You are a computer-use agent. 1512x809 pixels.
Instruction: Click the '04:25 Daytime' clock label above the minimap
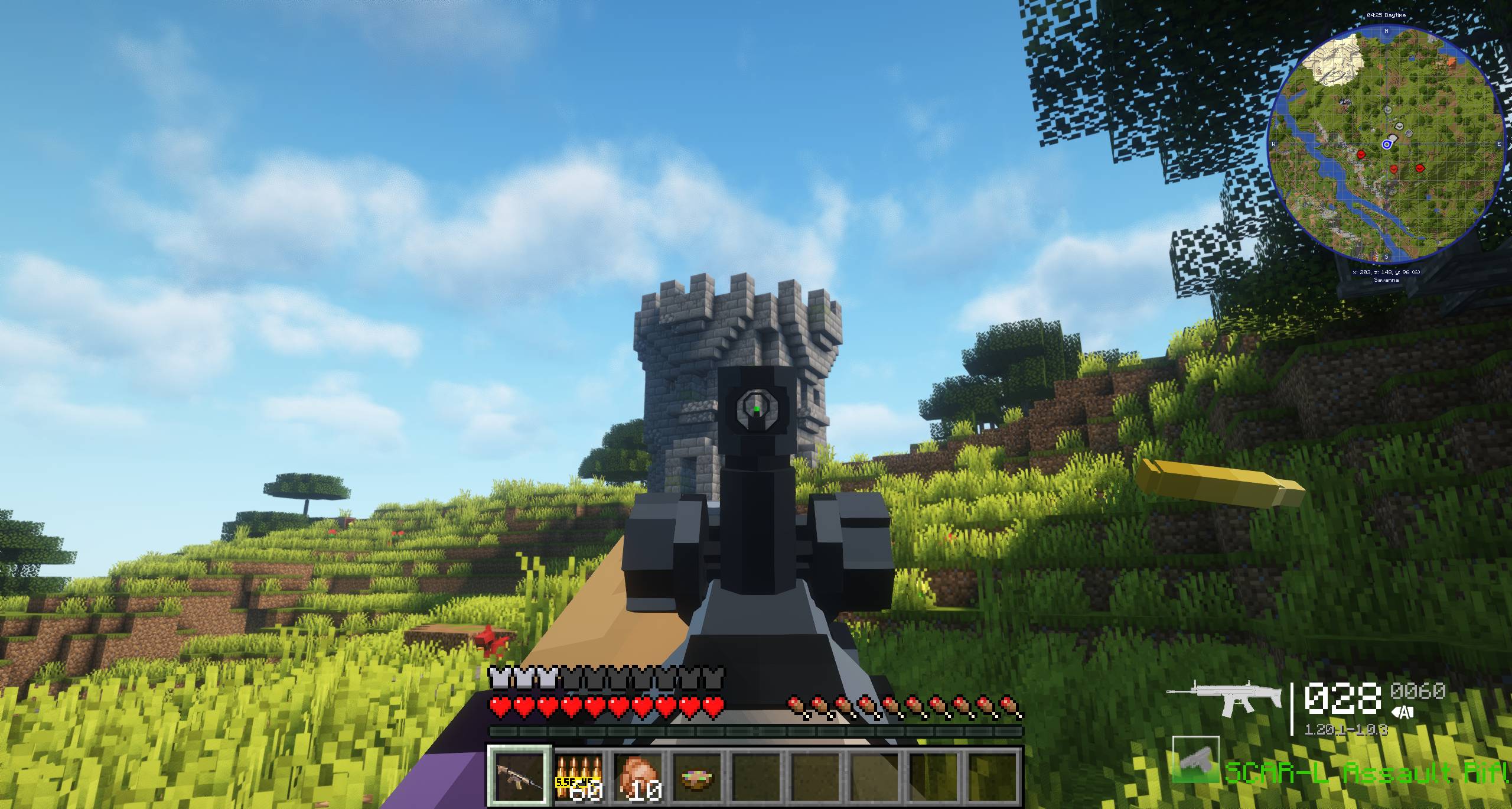(x=1386, y=15)
